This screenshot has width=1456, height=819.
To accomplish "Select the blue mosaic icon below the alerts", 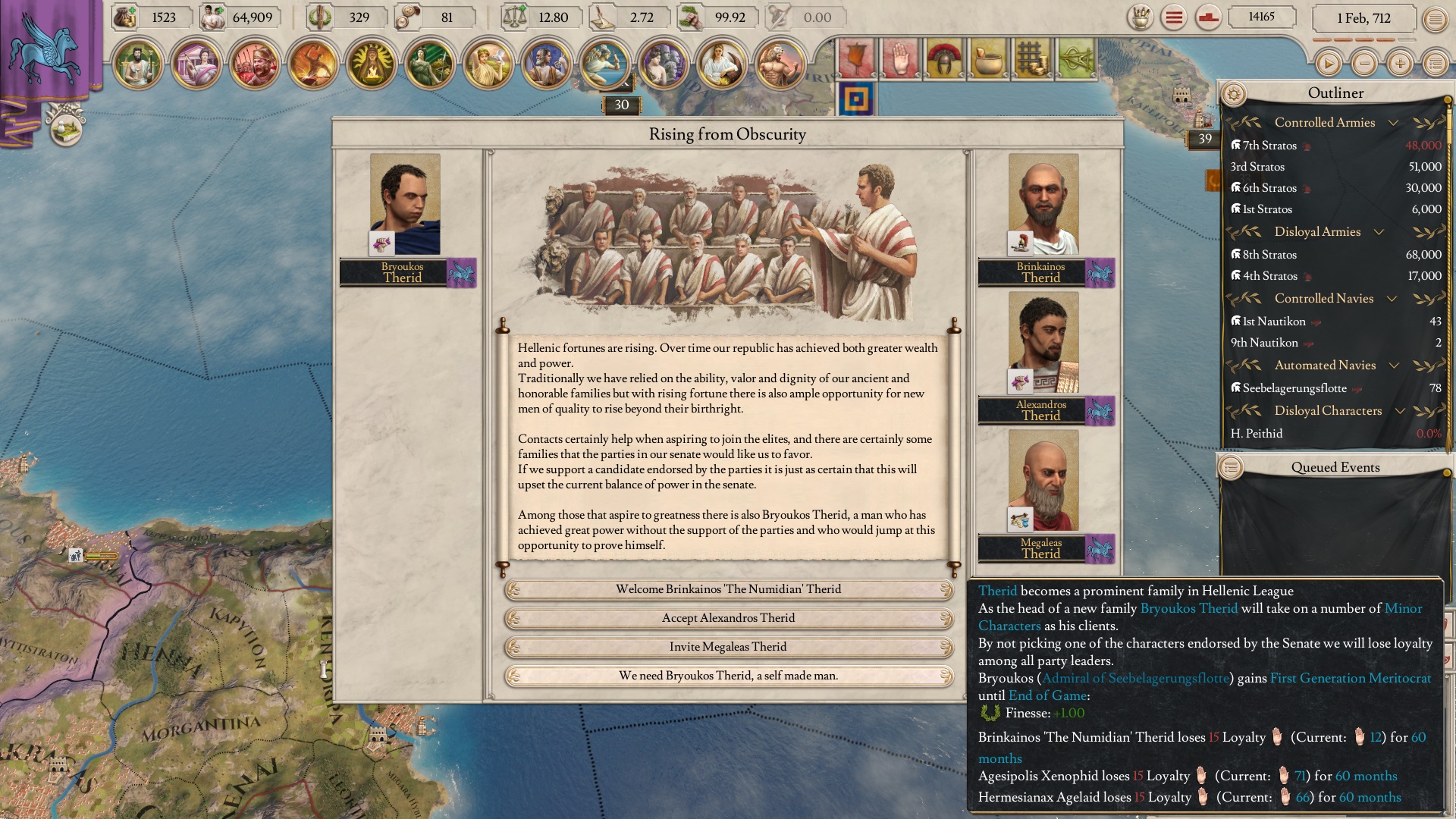I will click(x=855, y=99).
